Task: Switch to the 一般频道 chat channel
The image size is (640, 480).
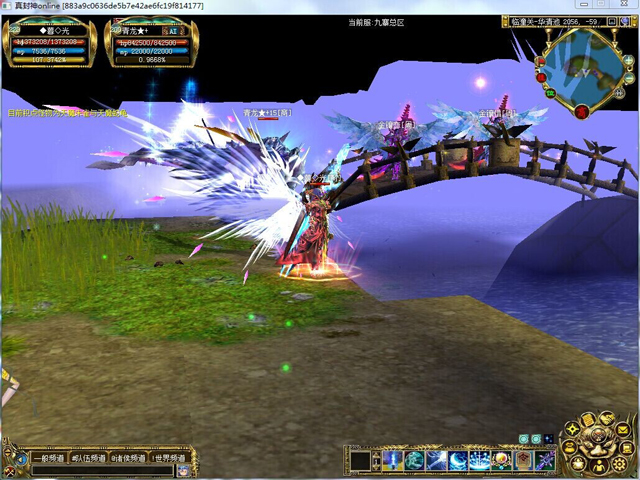Action: (x=50, y=458)
